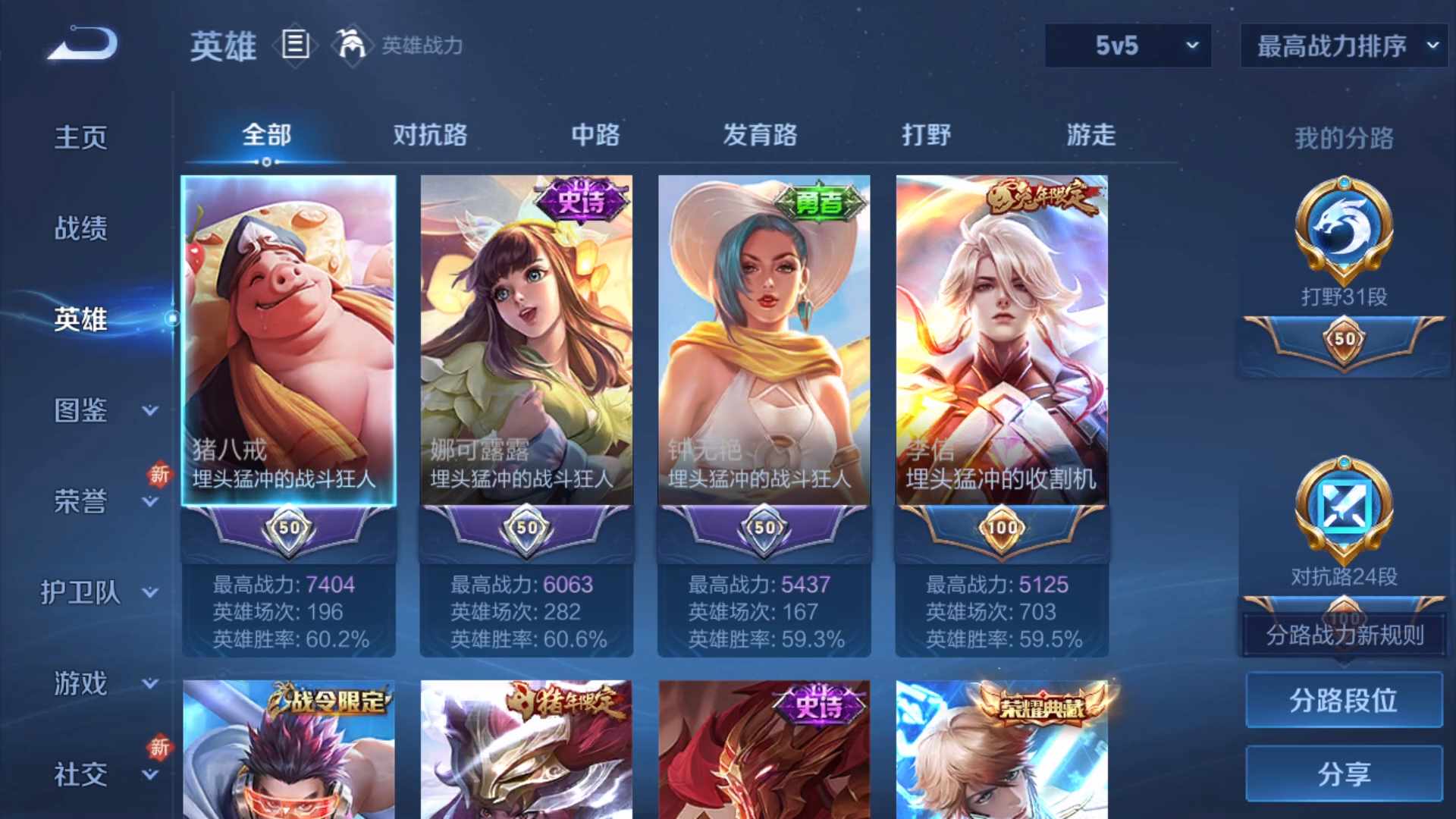Screen dimensions: 1456x819
Task: Open 娜可露露's hero card
Action: click(526, 341)
